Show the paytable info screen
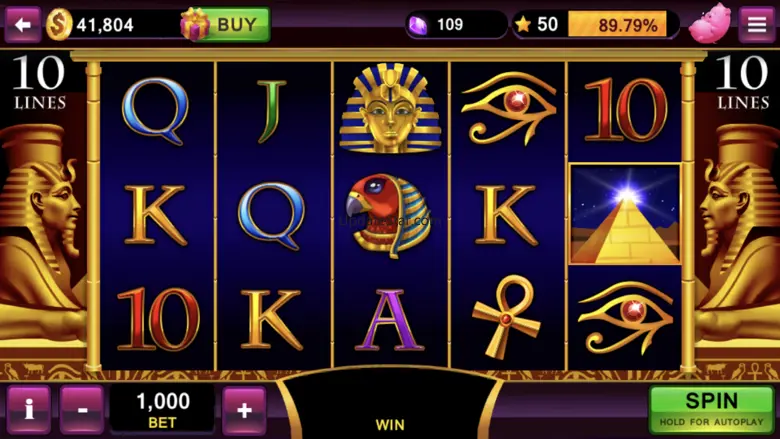This screenshot has height=439, width=780. tap(29, 408)
